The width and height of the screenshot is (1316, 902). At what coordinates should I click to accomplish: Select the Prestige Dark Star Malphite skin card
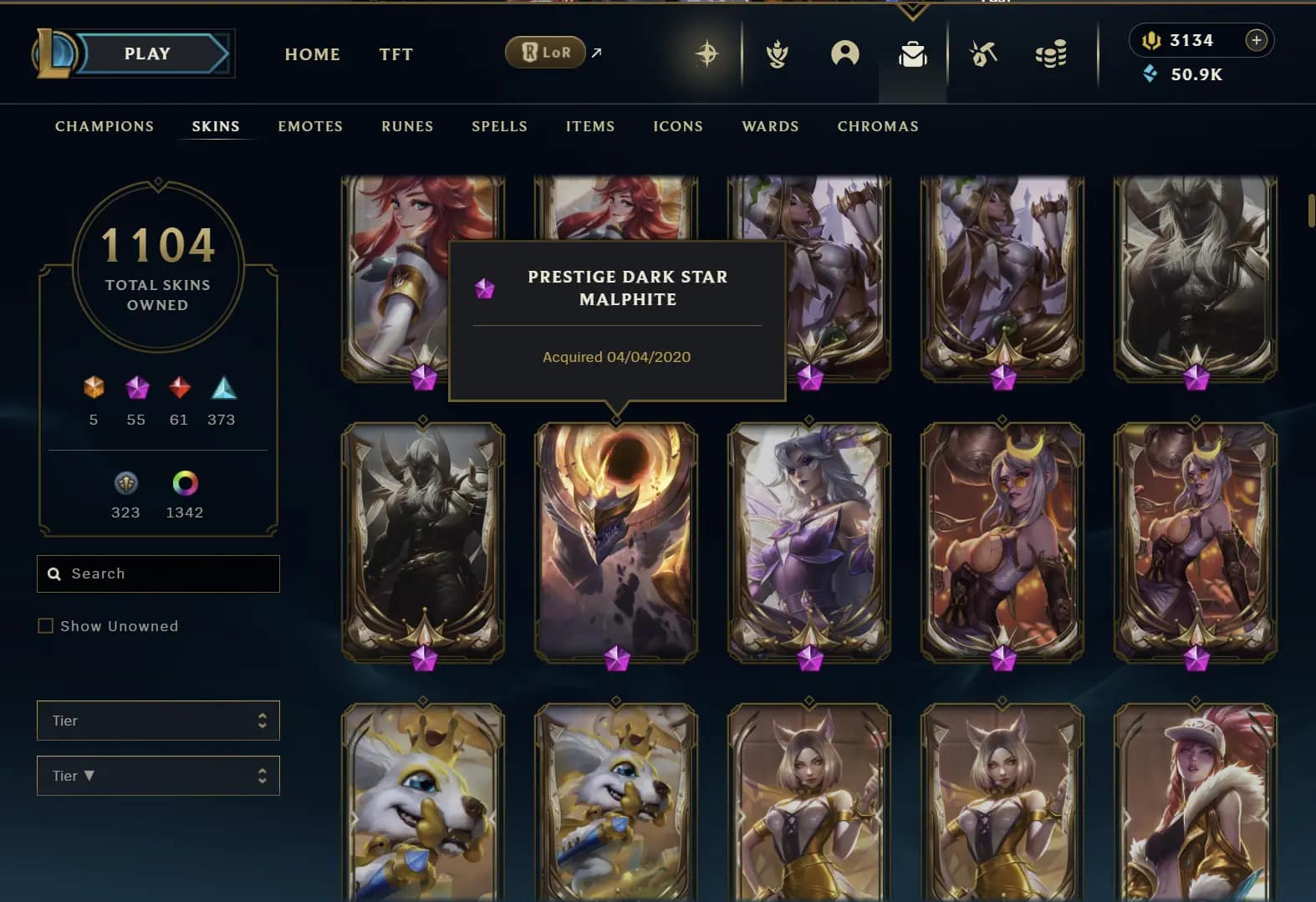616,543
